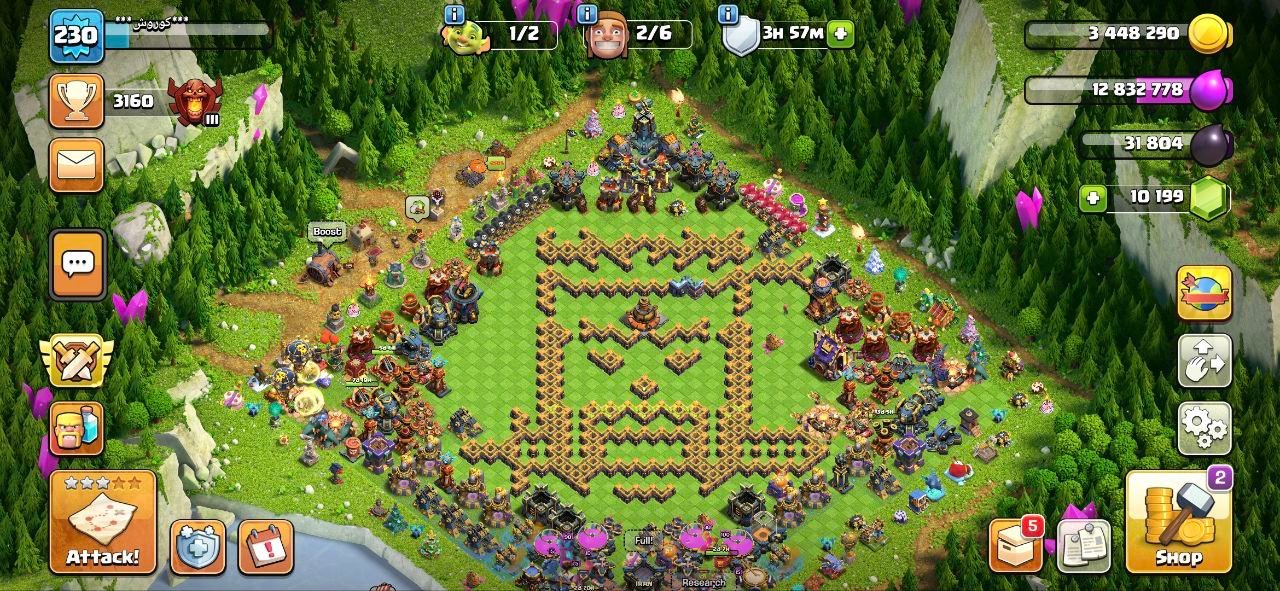Open the Shop

point(1178,522)
